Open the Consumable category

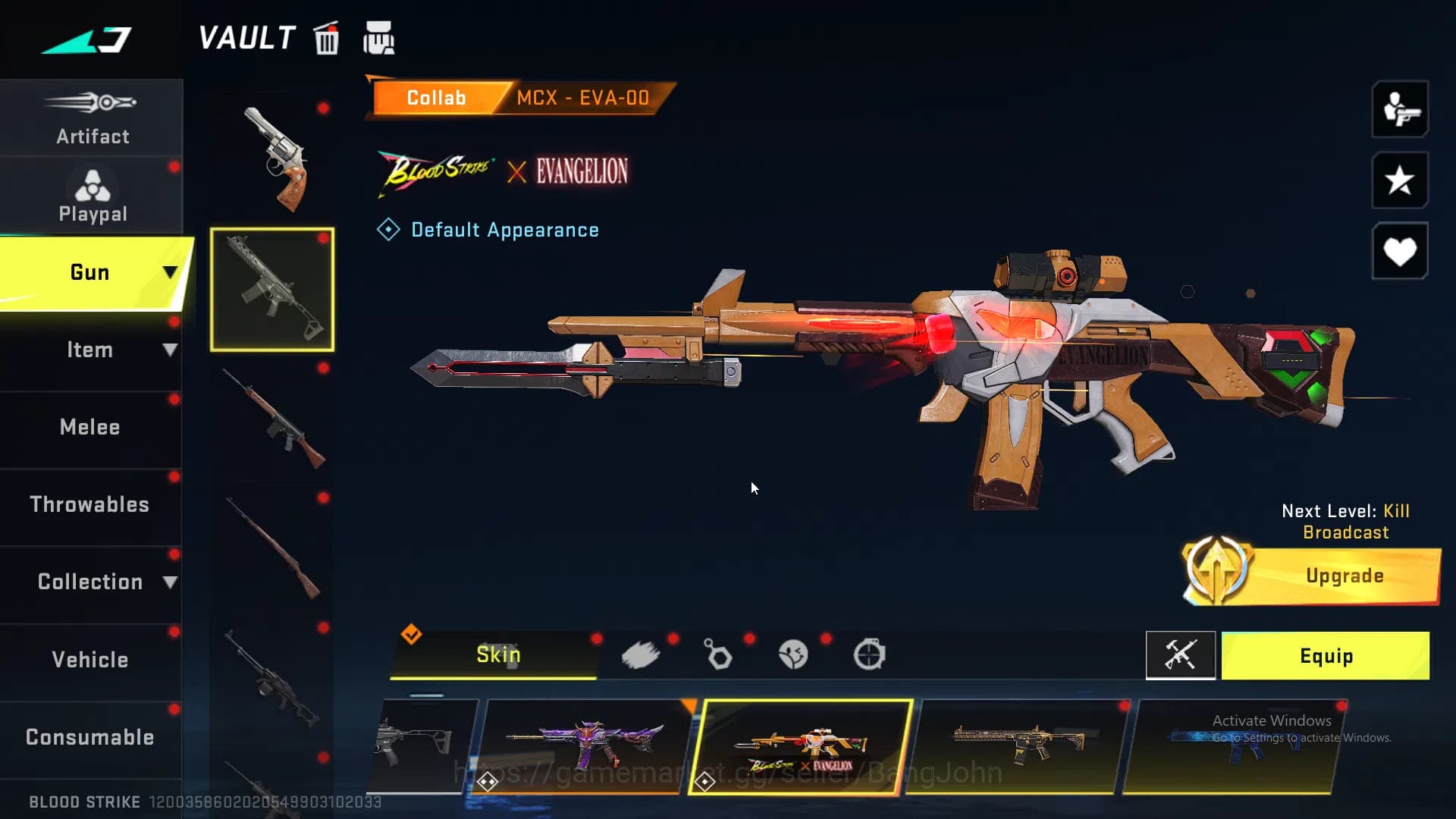click(90, 737)
